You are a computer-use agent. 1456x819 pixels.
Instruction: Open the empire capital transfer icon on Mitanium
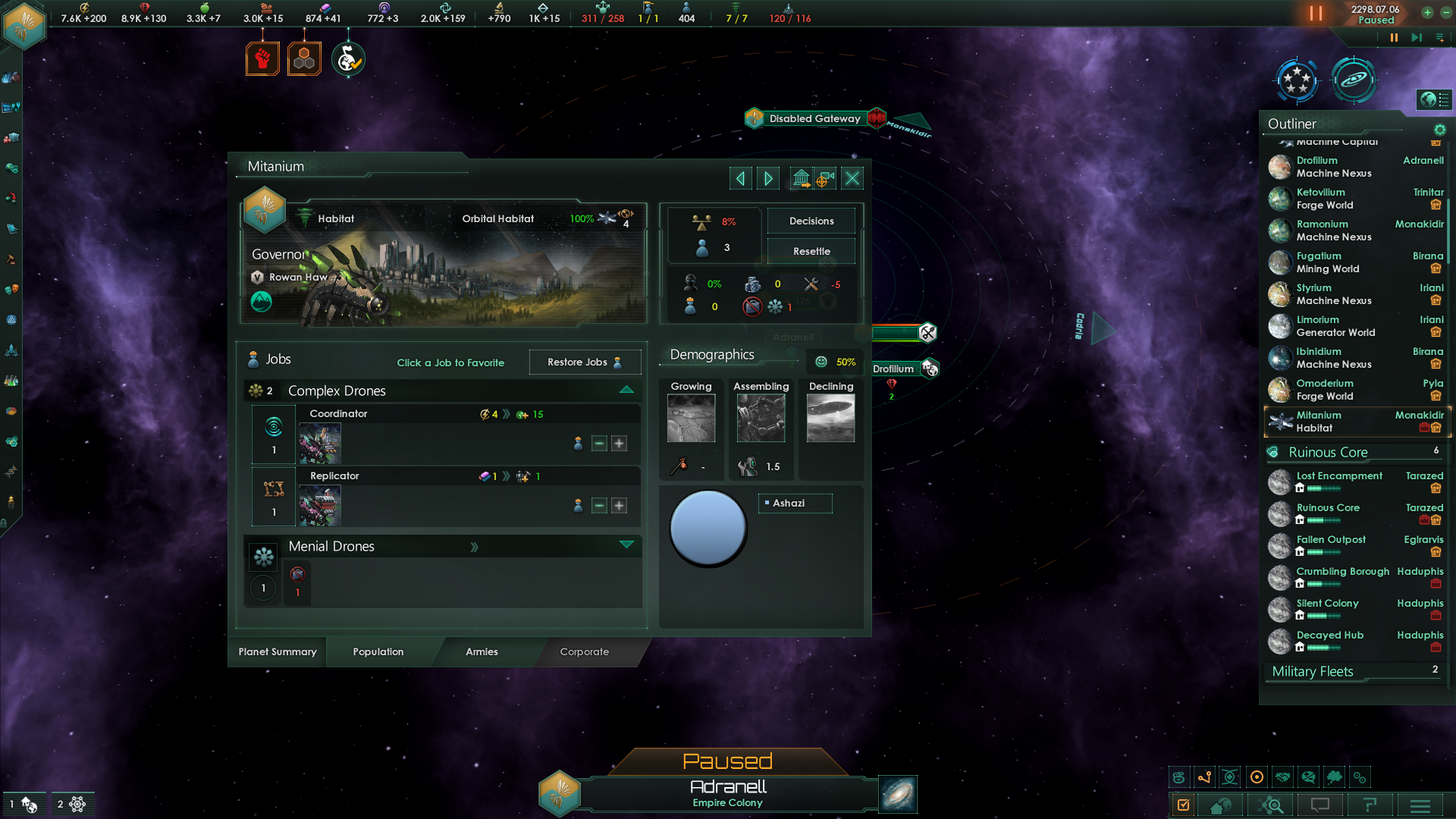click(801, 178)
